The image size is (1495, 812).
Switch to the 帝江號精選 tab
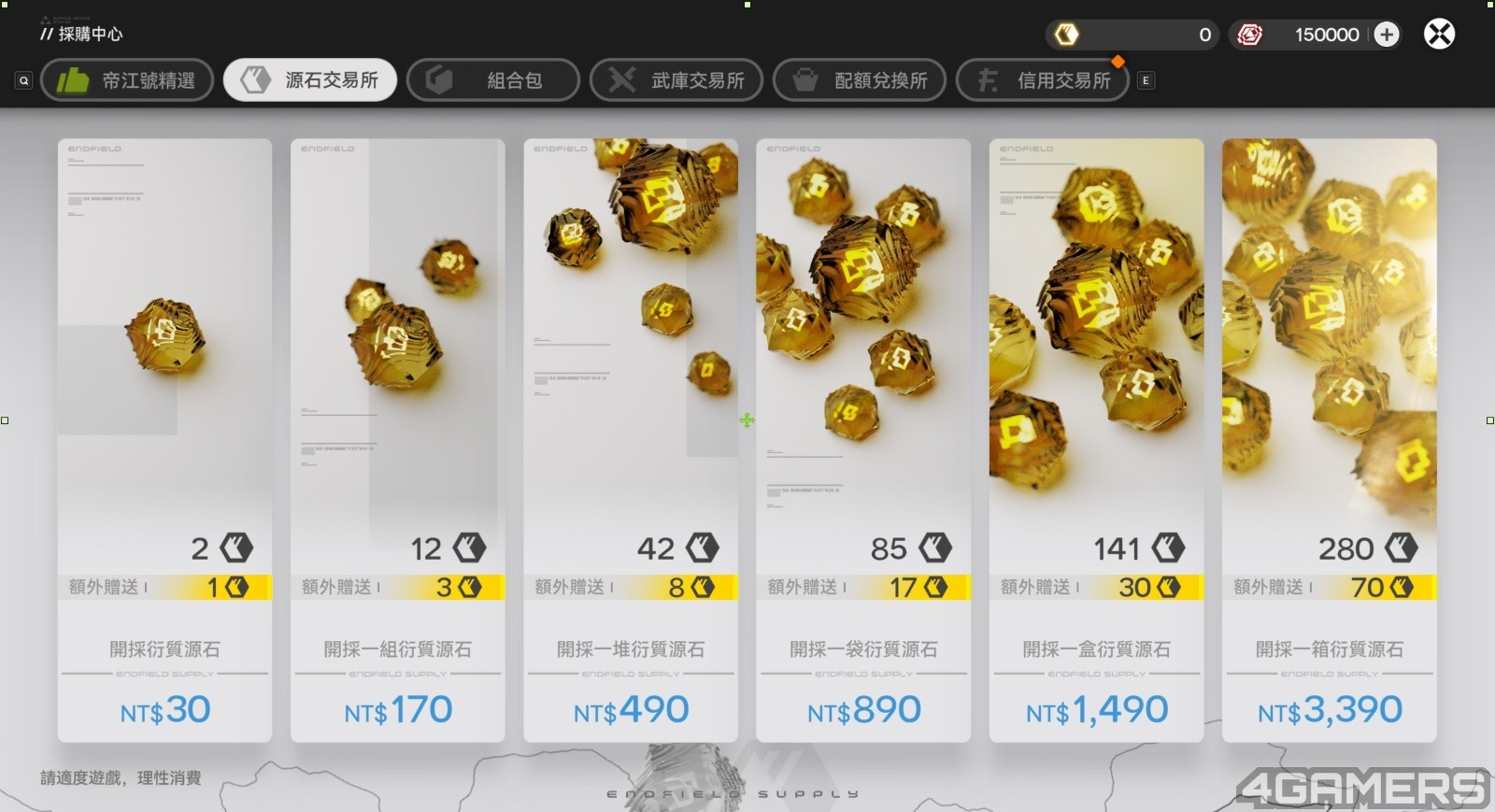click(127, 80)
